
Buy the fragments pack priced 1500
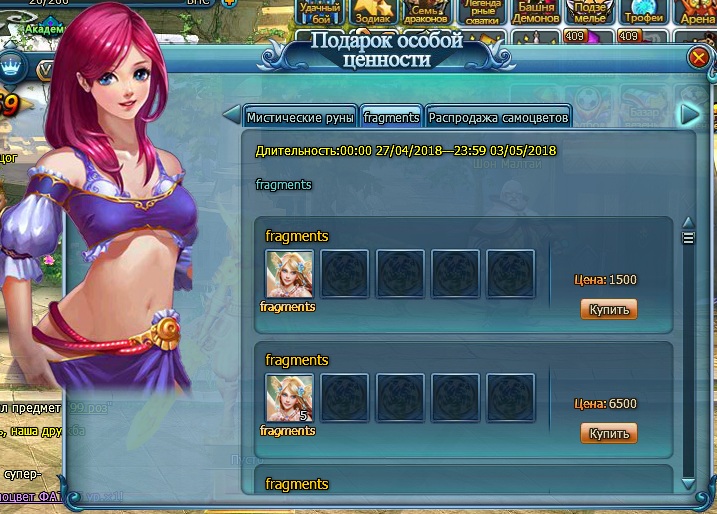point(608,309)
